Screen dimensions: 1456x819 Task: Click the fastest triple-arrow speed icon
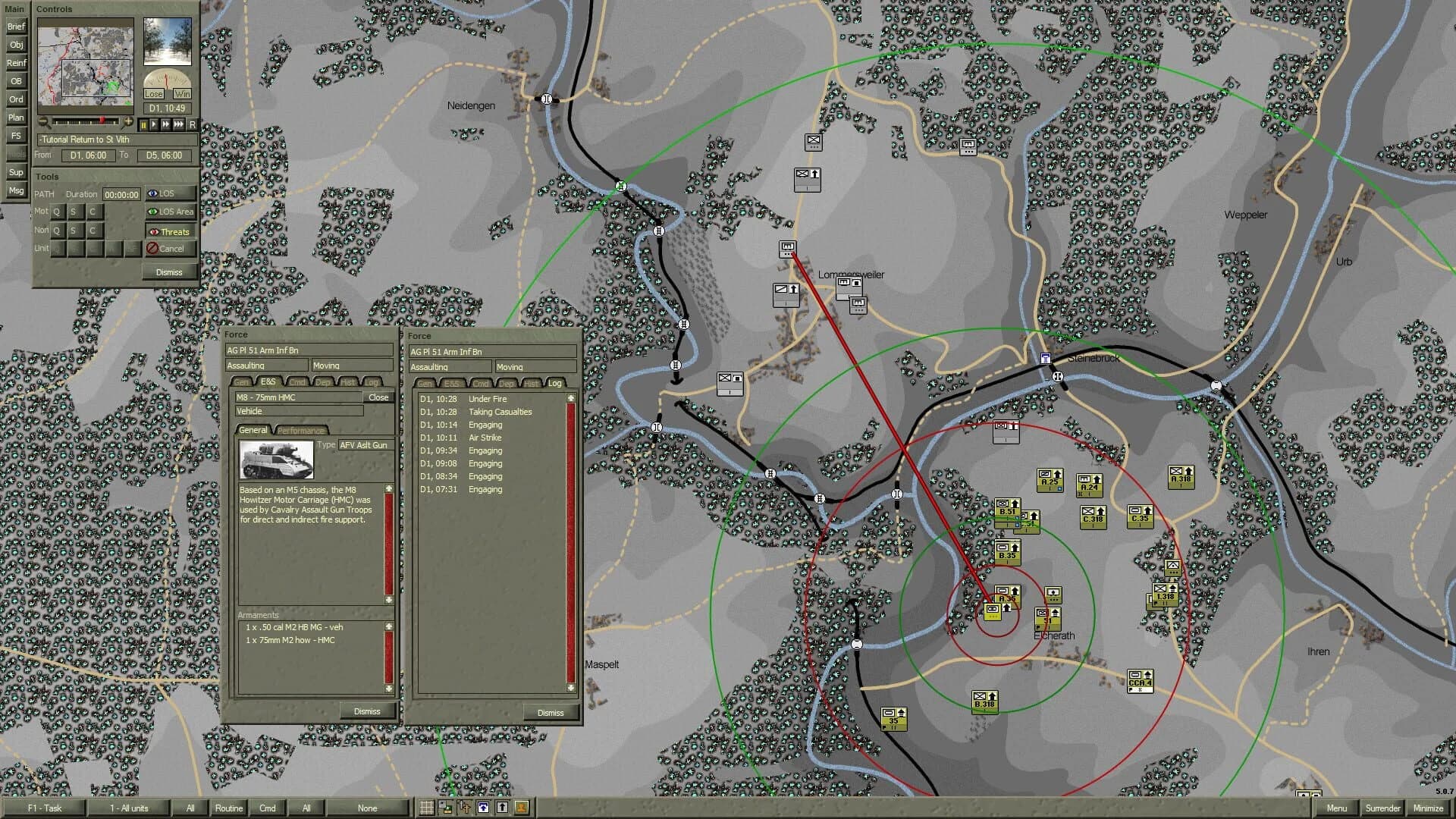pyautogui.click(x=178, y=124)
